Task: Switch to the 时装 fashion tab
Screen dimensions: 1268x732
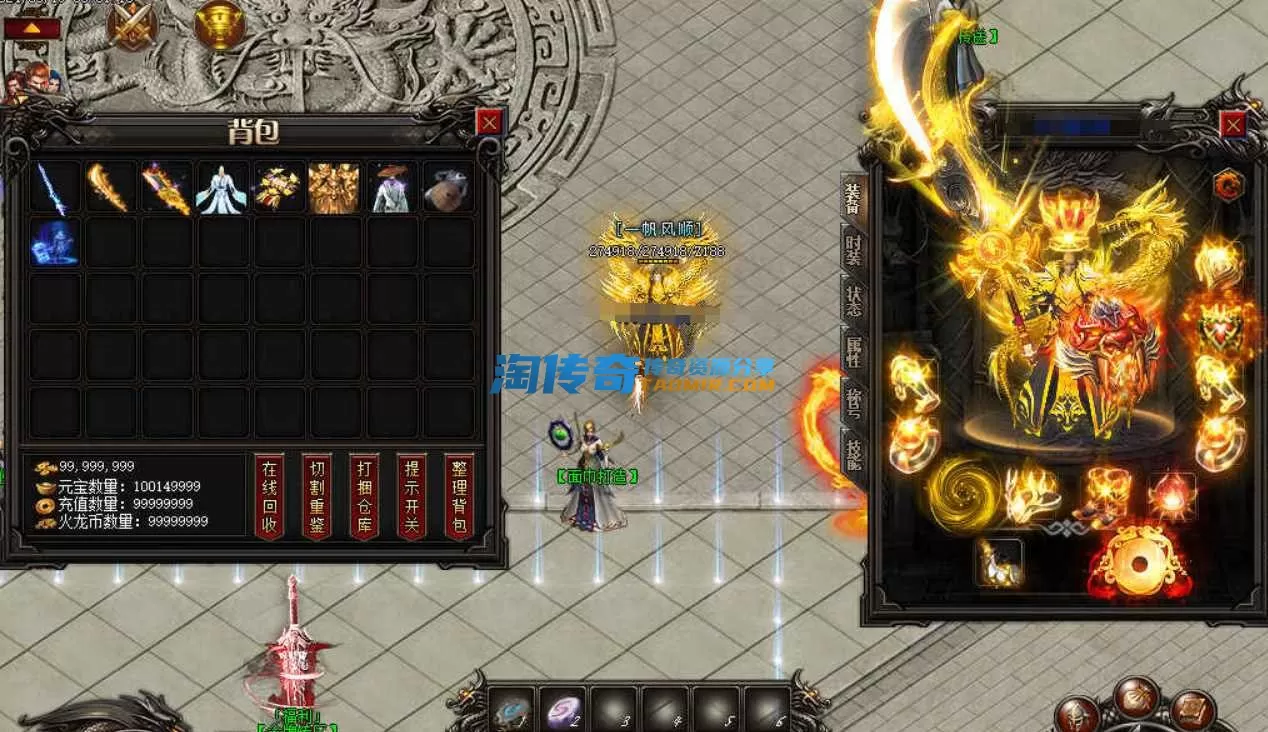Action: coord(853,249)
